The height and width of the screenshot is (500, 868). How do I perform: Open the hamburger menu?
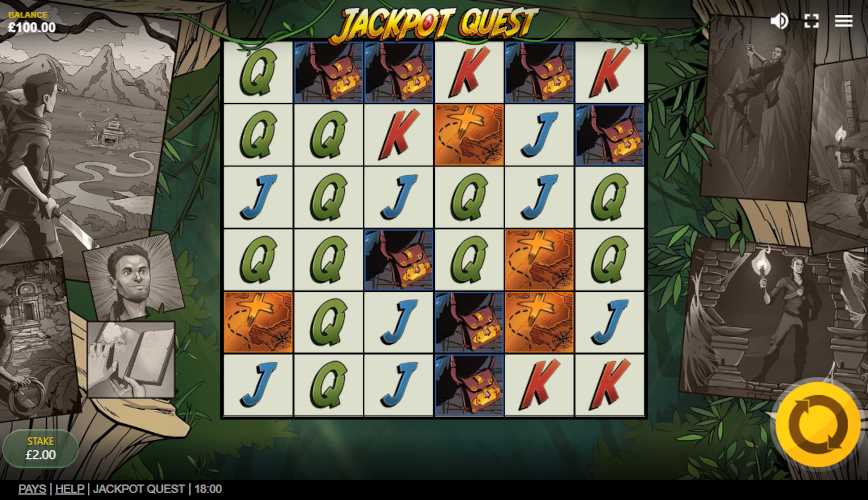coord(843,21)
